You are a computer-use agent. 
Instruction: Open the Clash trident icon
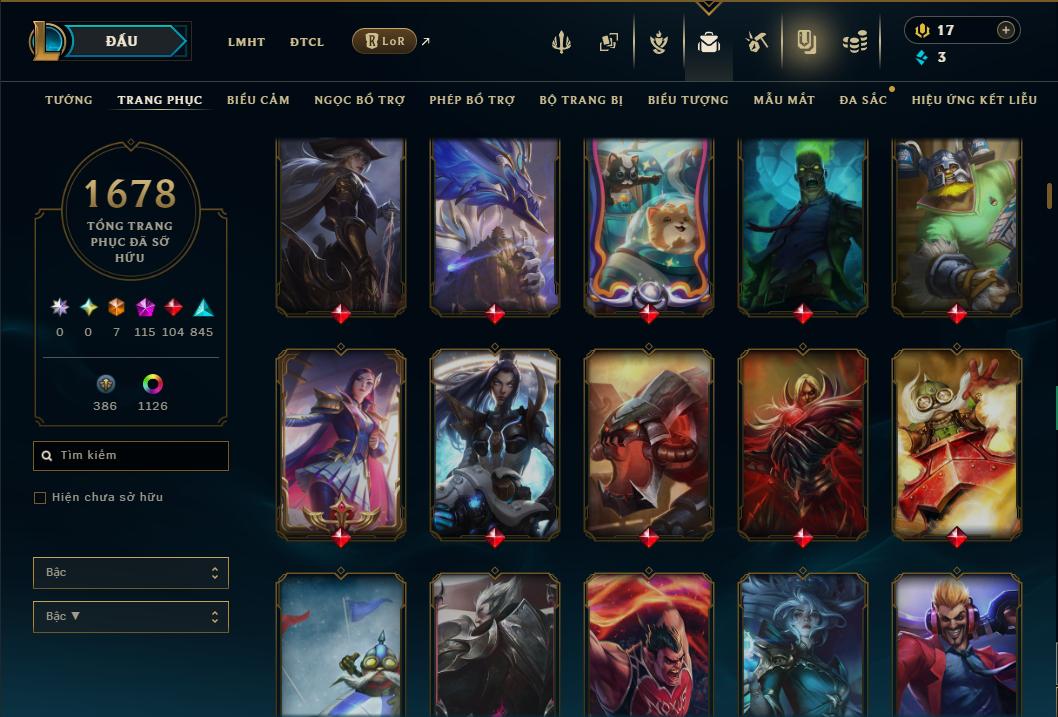(x=561, y=43)
